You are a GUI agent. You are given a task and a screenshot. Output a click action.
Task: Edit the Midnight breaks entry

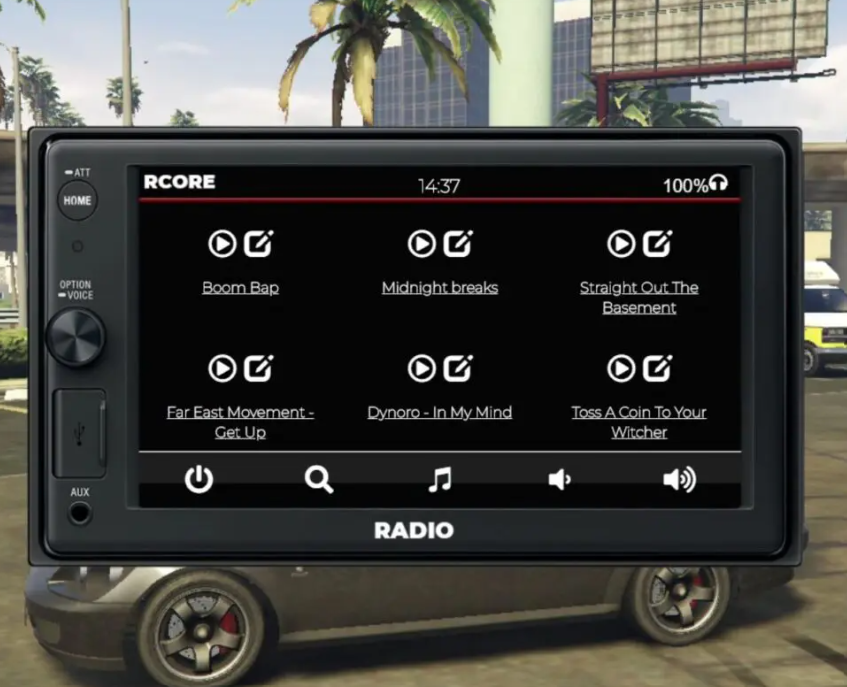coord(458,244)
